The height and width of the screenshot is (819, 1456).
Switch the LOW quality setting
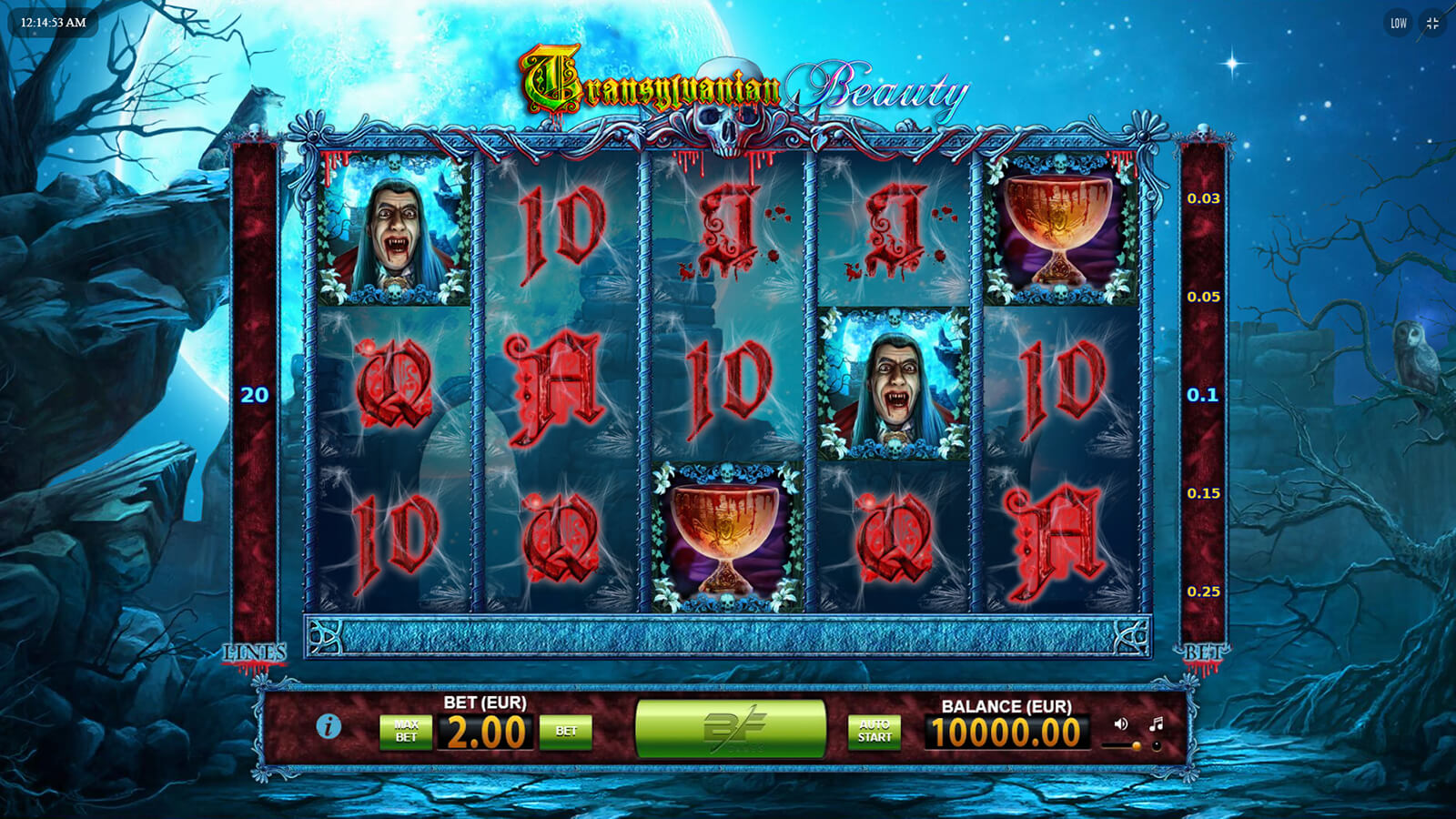pos(1399,24)
